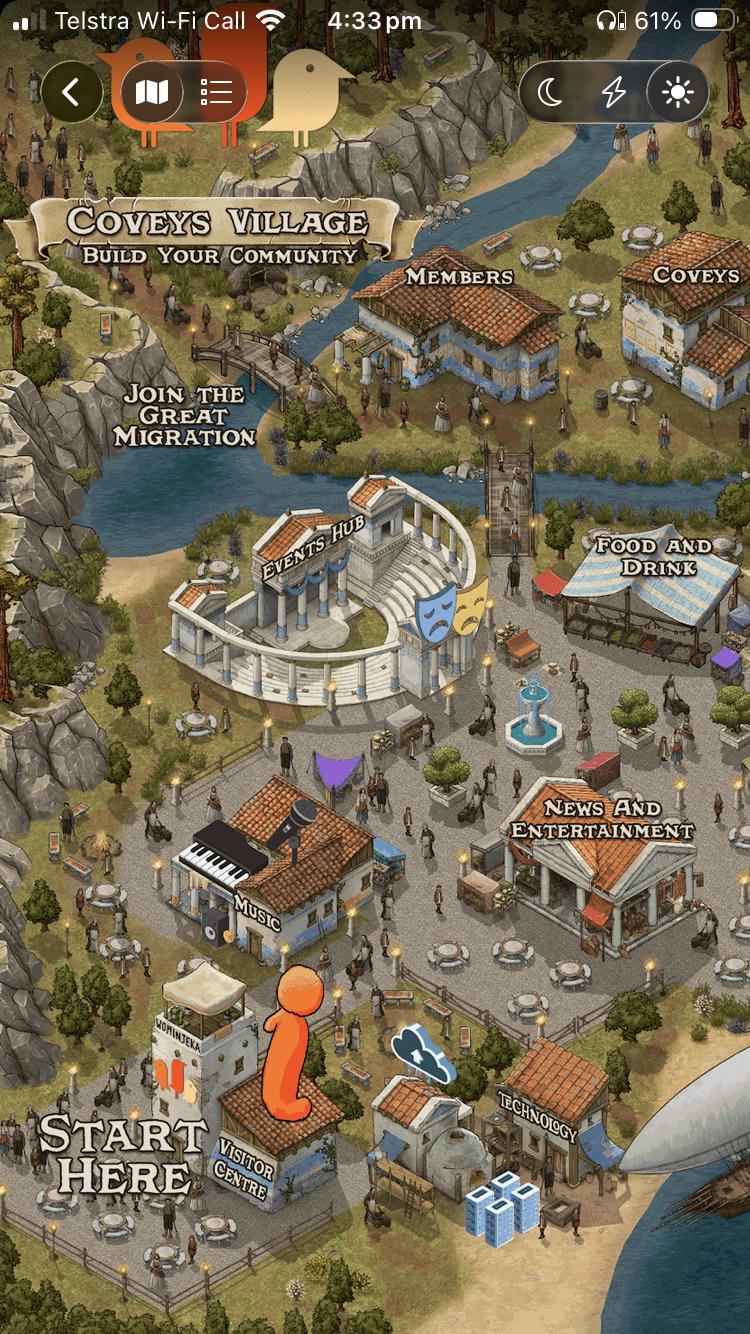The width and height of the screenshot is (750, 1334).
Task: Tap the Start Here label
Action: tap(120, 1155)
